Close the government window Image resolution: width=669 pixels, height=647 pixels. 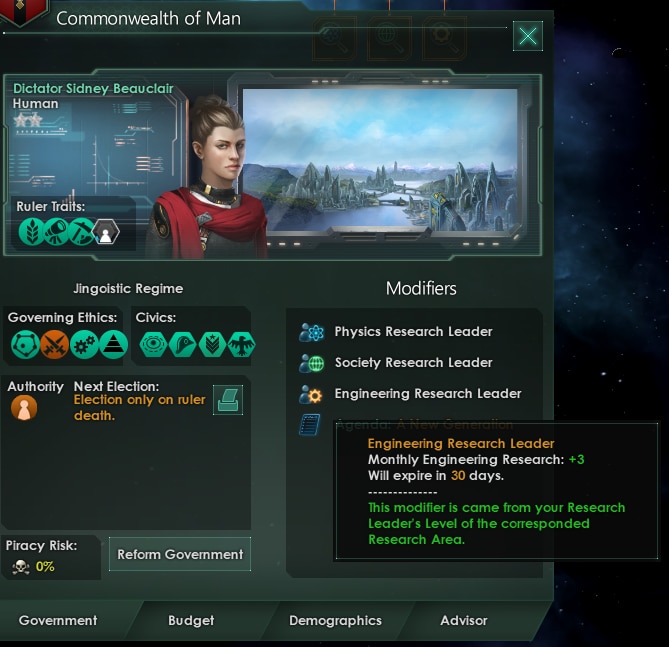tap(528, 37)
